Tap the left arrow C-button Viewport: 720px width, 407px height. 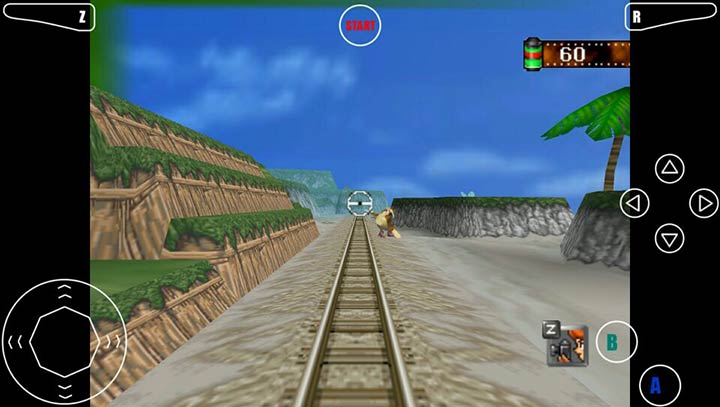point(634,203)
